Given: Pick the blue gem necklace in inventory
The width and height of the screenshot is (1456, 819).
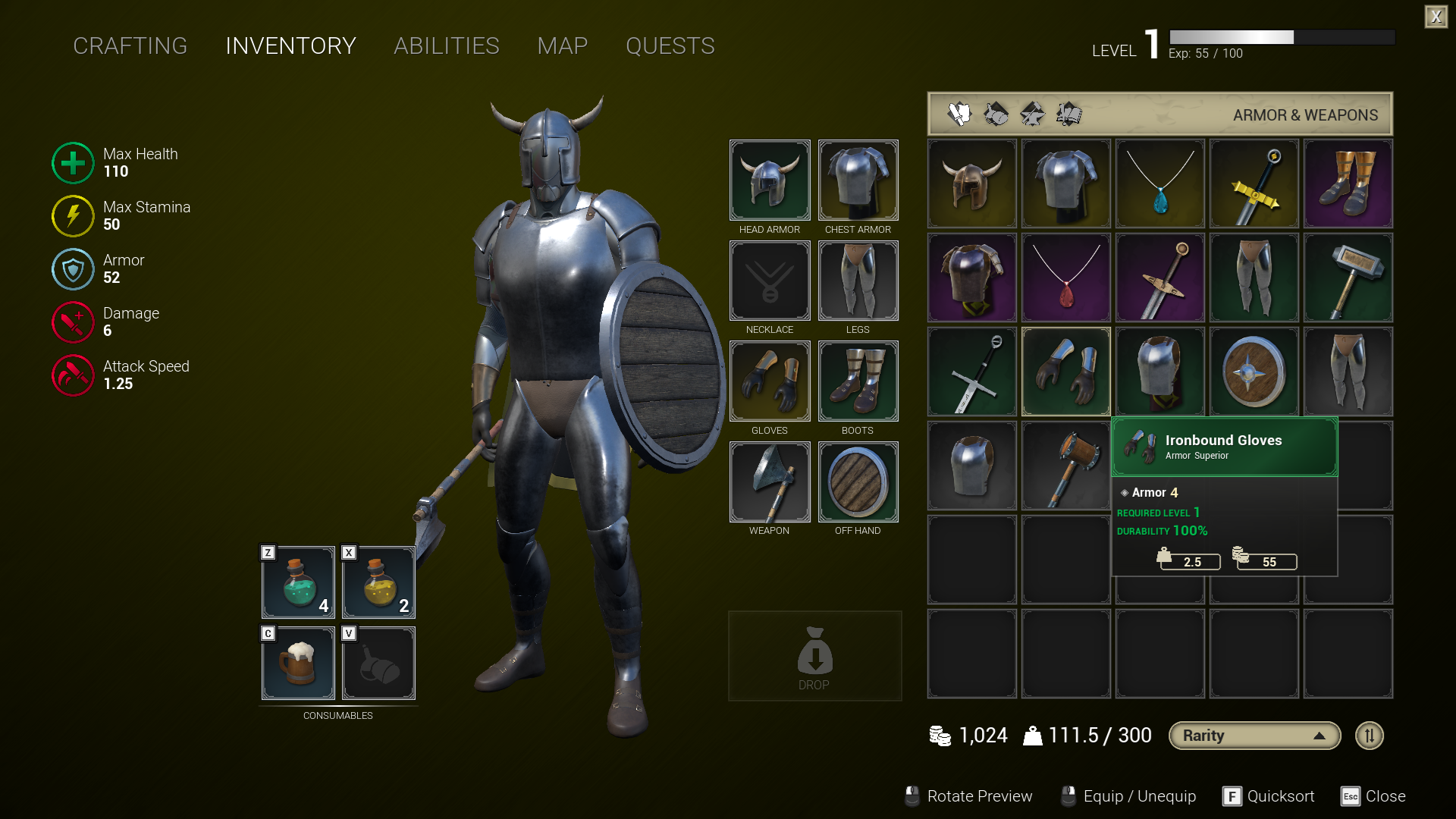Looking at the screenshot, I should pos(1159,184).
